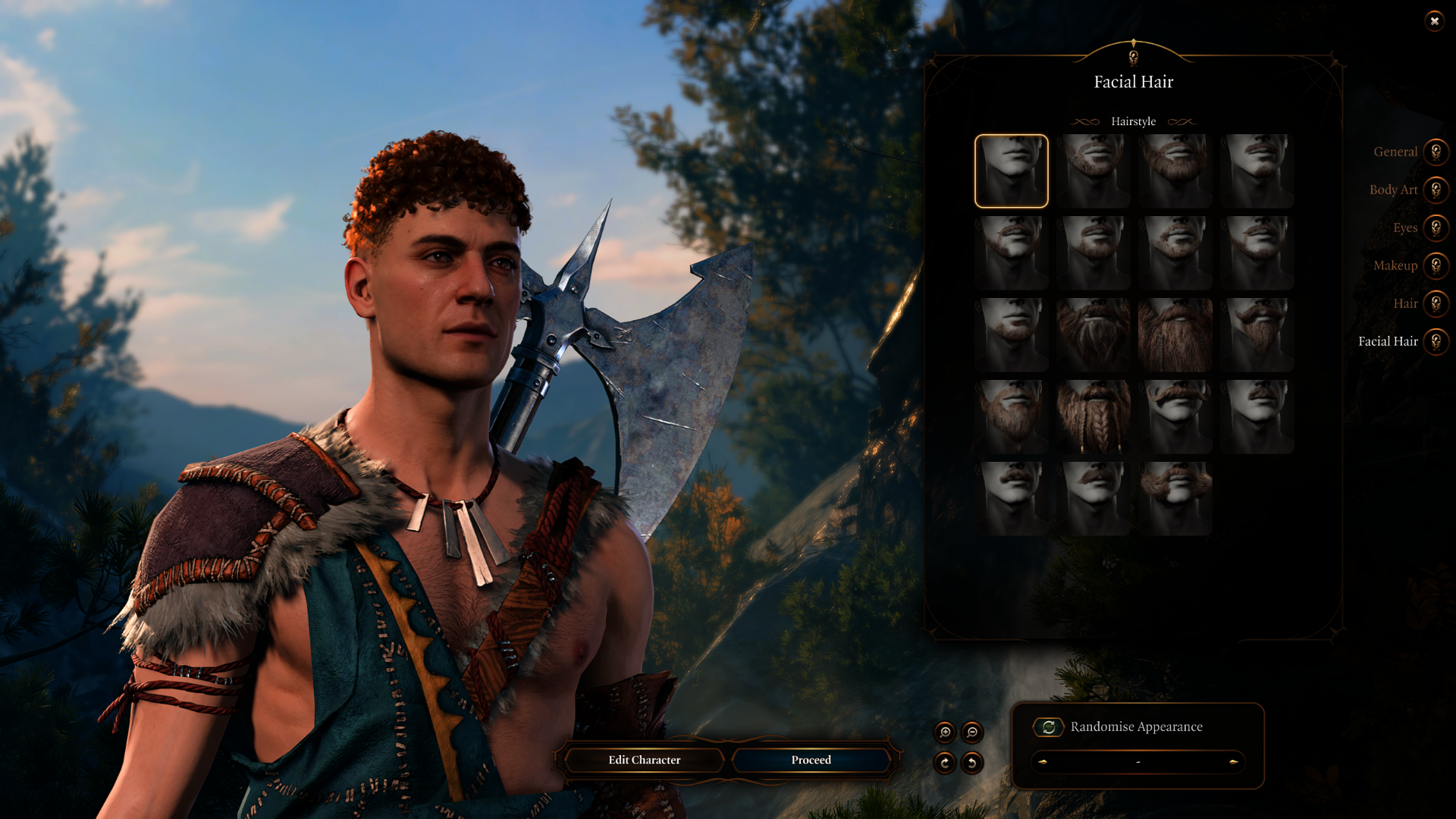Screen dimensions: 1456x819
Task: Pick the long braided beard style
Action: pos(1093,416)
